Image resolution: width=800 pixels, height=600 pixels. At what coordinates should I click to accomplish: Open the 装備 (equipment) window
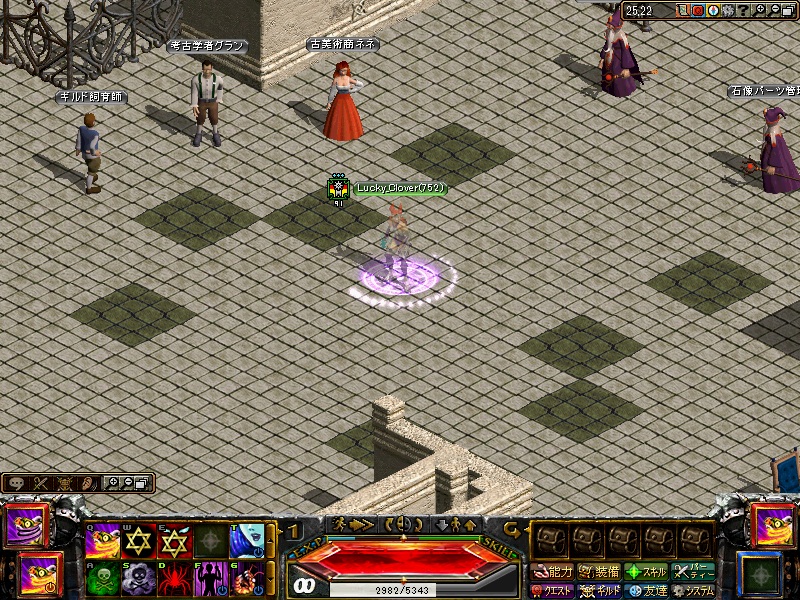(x=599, y=572)
